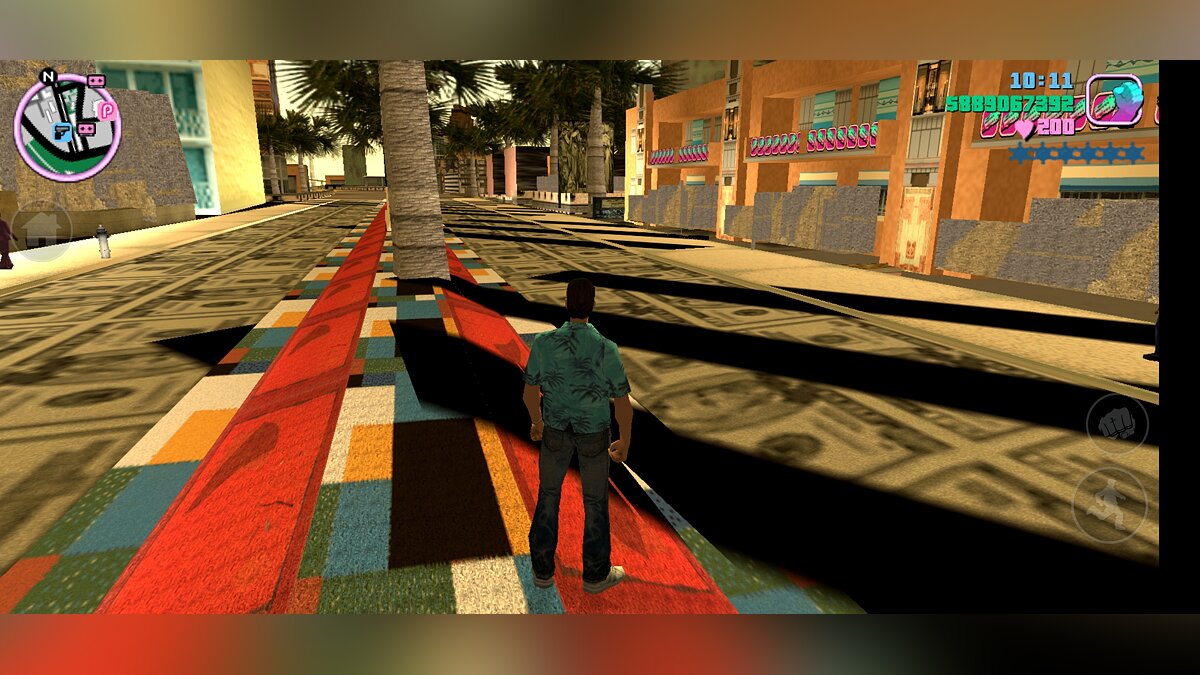The height and width of the screenshot is (675, 1200).
Task: Select the pistol blip on the radar
Action: pos(60,133)
